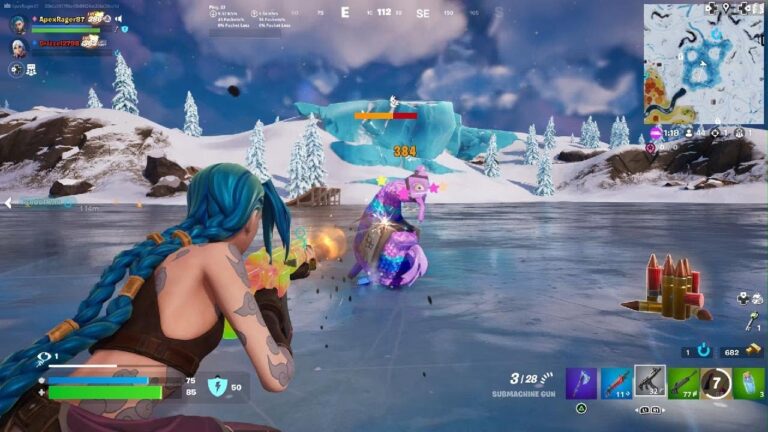Screen dimensions: 768x432
Task: Click the squad icon under the teammate portraits
Action: [x=32, y=69]
